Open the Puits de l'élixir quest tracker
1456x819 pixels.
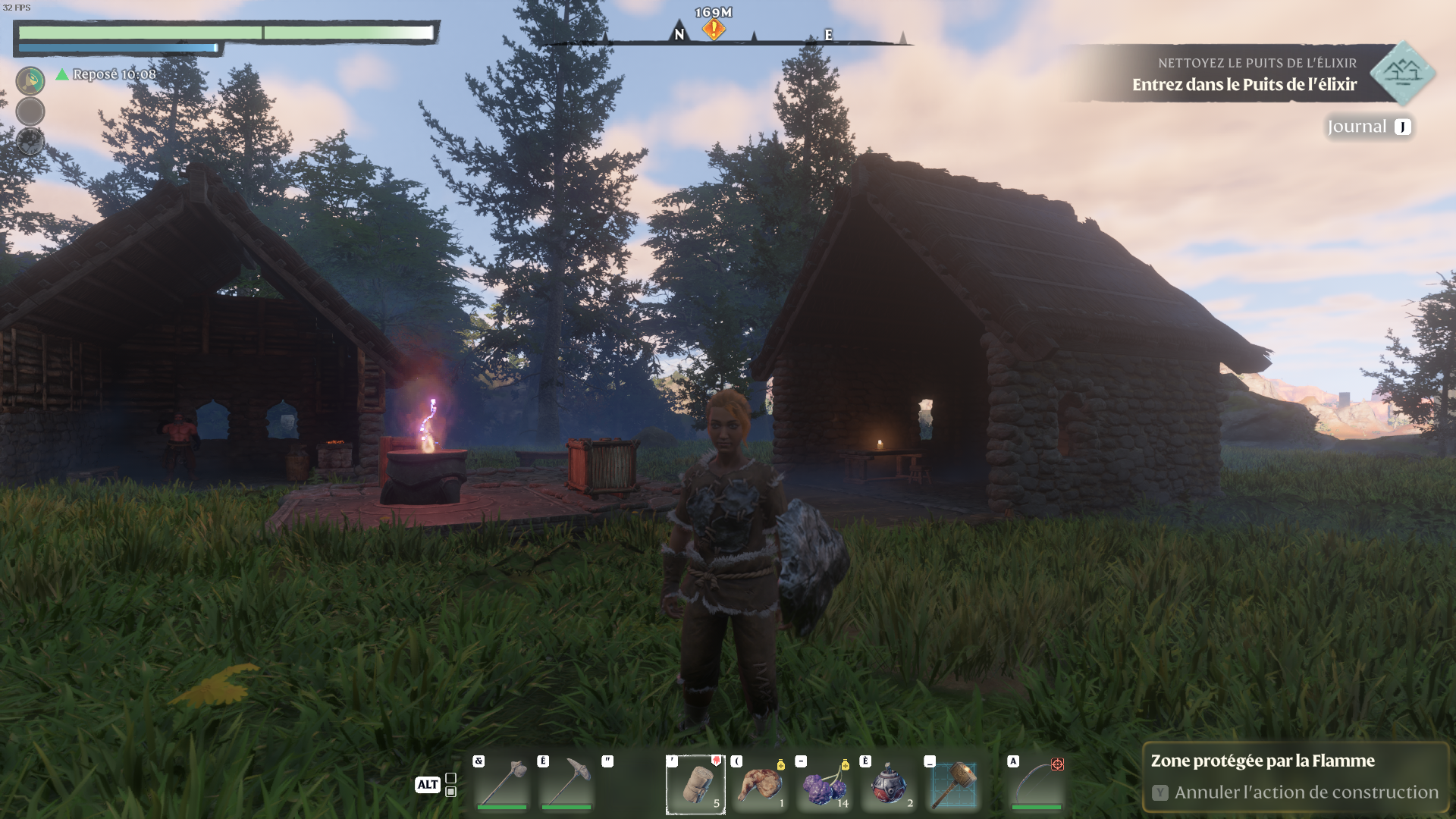tap(1251, 74)
